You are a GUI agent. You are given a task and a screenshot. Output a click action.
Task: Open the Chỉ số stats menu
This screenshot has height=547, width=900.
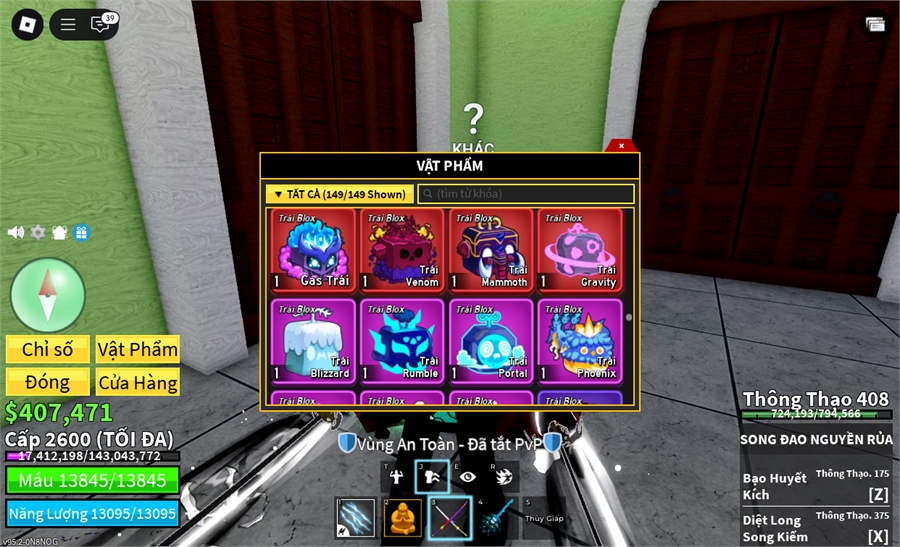[48, 349]
